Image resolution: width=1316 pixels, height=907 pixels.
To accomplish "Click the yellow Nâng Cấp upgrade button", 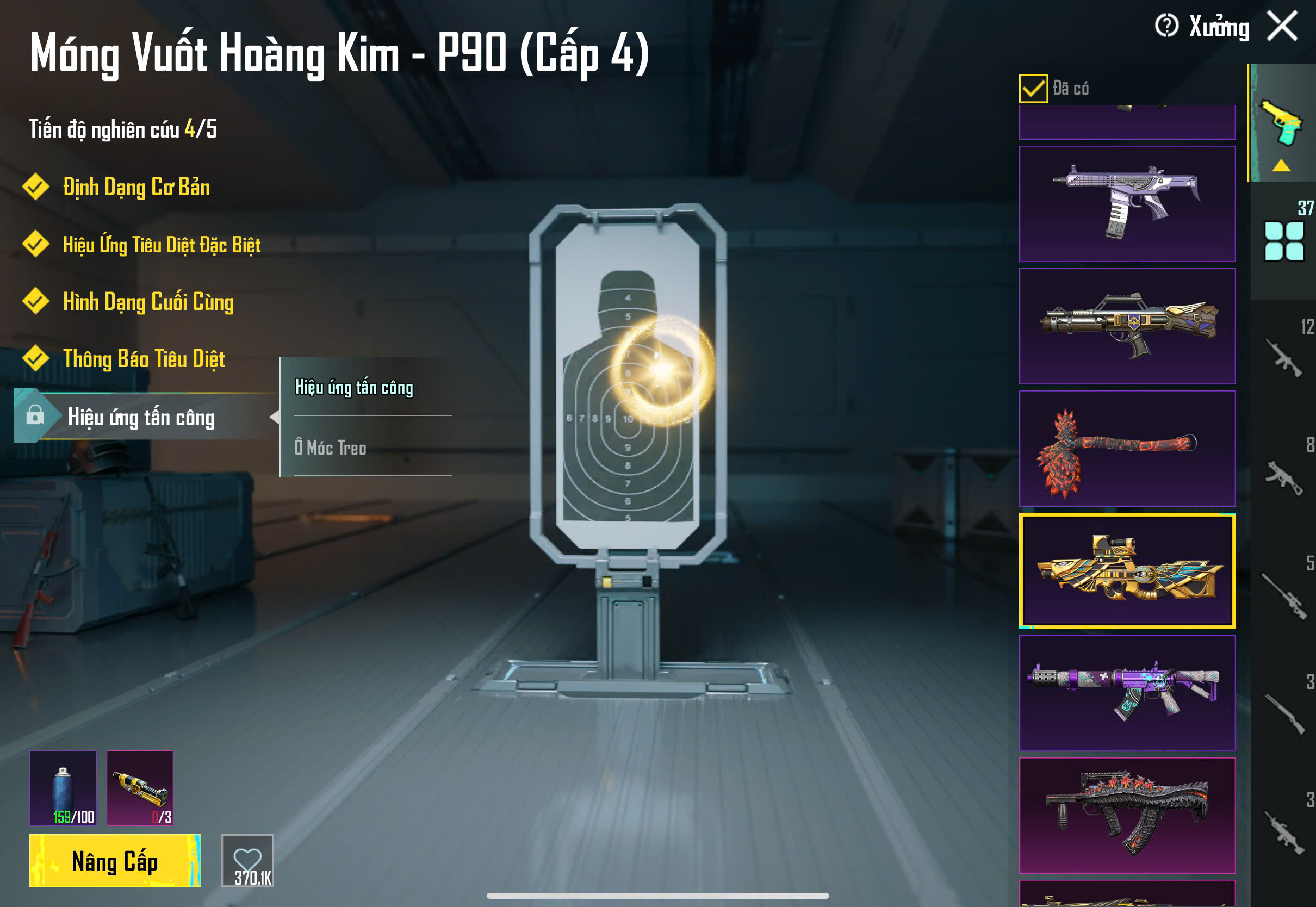I will click(x=115, y=860).
